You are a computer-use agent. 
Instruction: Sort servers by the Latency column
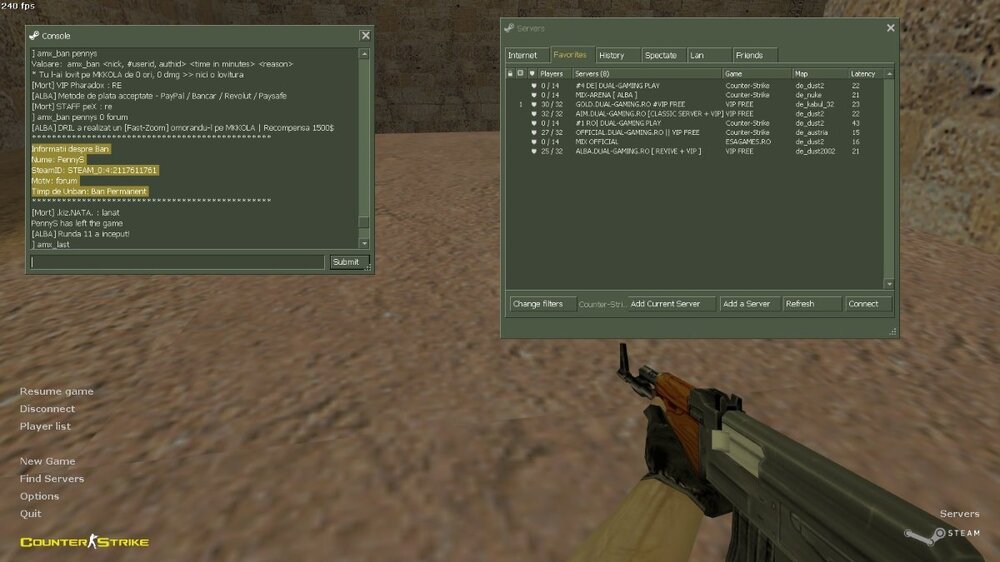pyautogui.click(x=863, y=73)
